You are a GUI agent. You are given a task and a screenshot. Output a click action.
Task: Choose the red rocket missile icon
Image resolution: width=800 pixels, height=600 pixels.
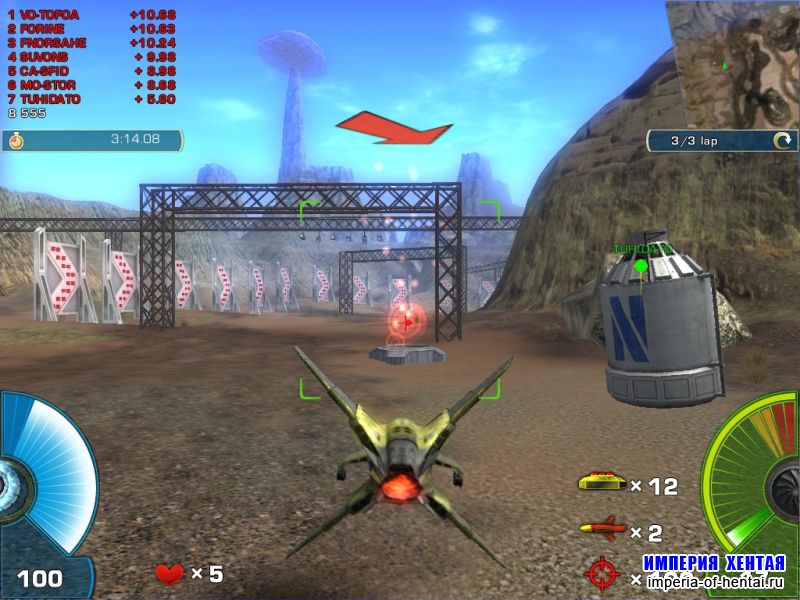click(x=602, y=529)
